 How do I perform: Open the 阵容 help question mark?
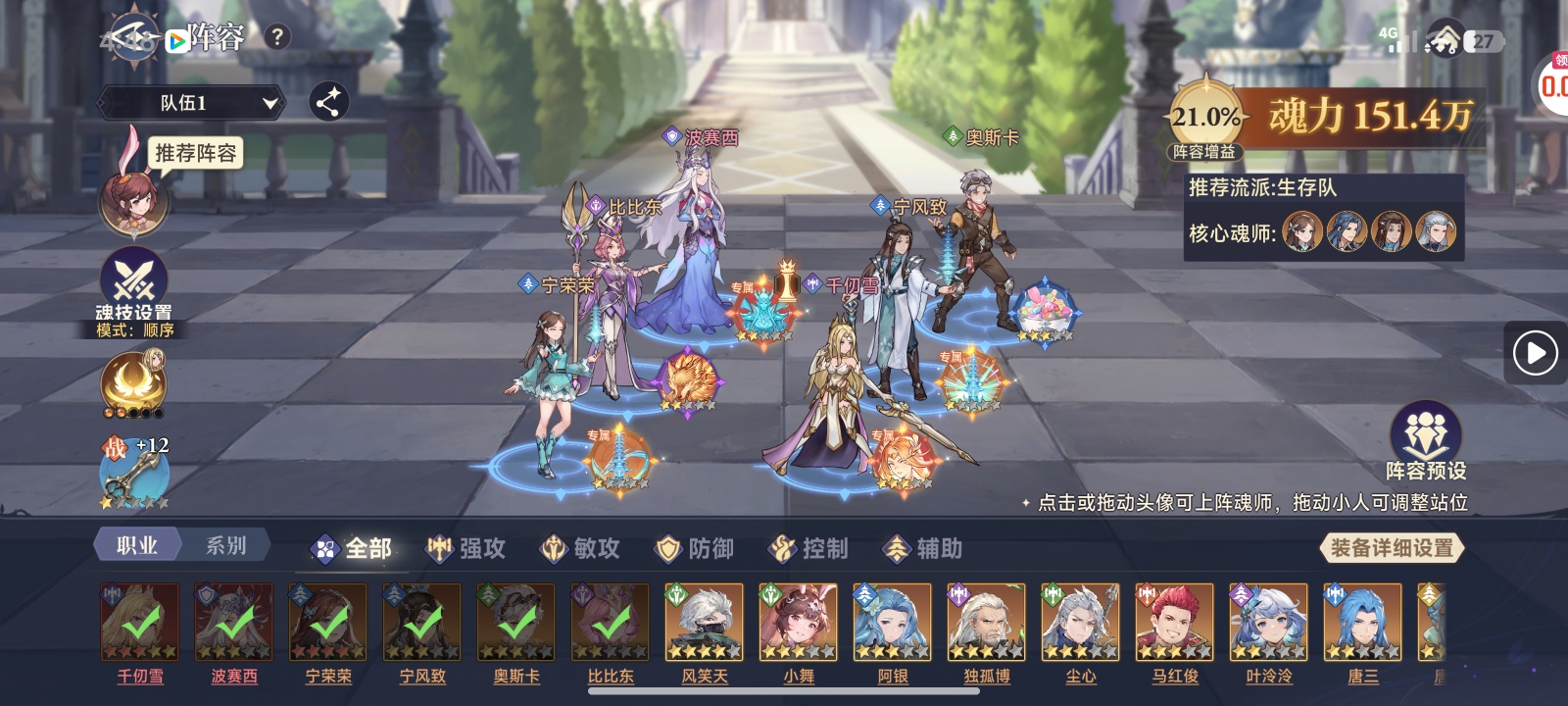click(x=277, y=37)
